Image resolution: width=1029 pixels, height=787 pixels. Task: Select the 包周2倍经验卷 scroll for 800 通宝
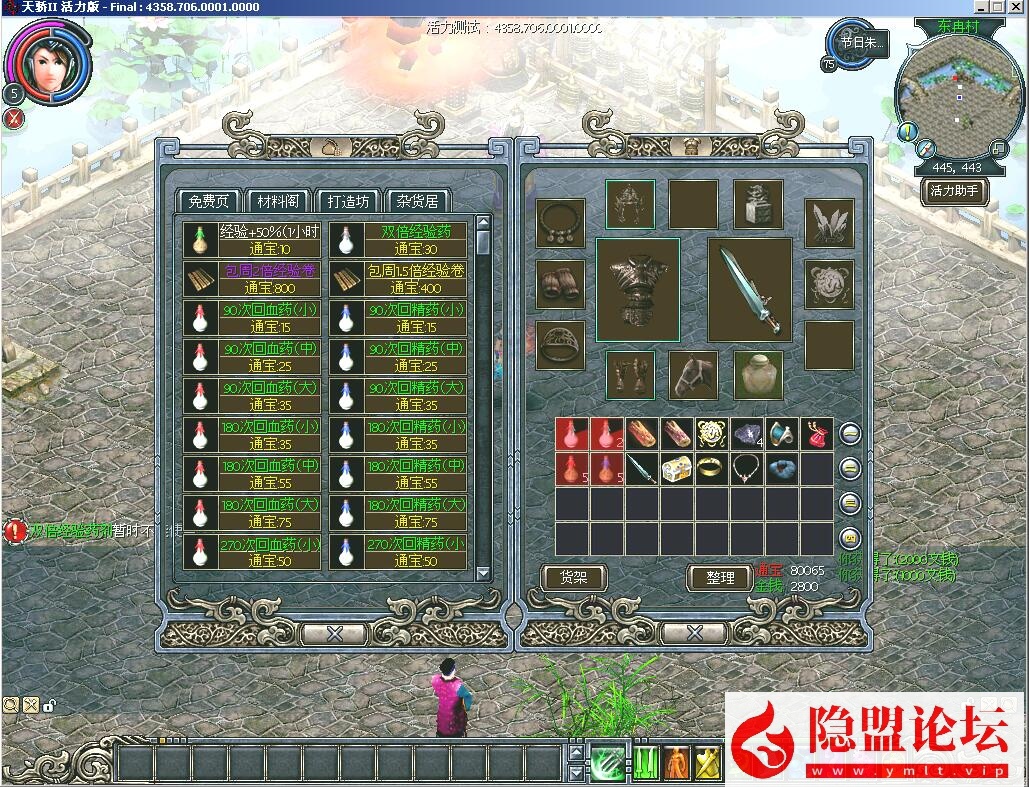click(x=253, y=279)
